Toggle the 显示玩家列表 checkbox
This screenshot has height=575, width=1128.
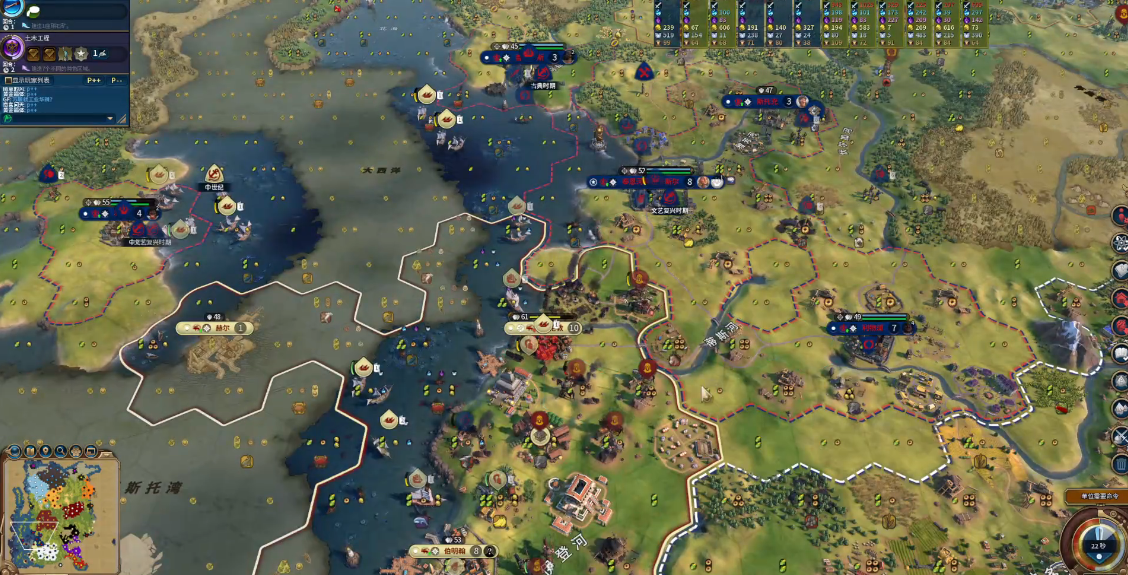[8, 80]
